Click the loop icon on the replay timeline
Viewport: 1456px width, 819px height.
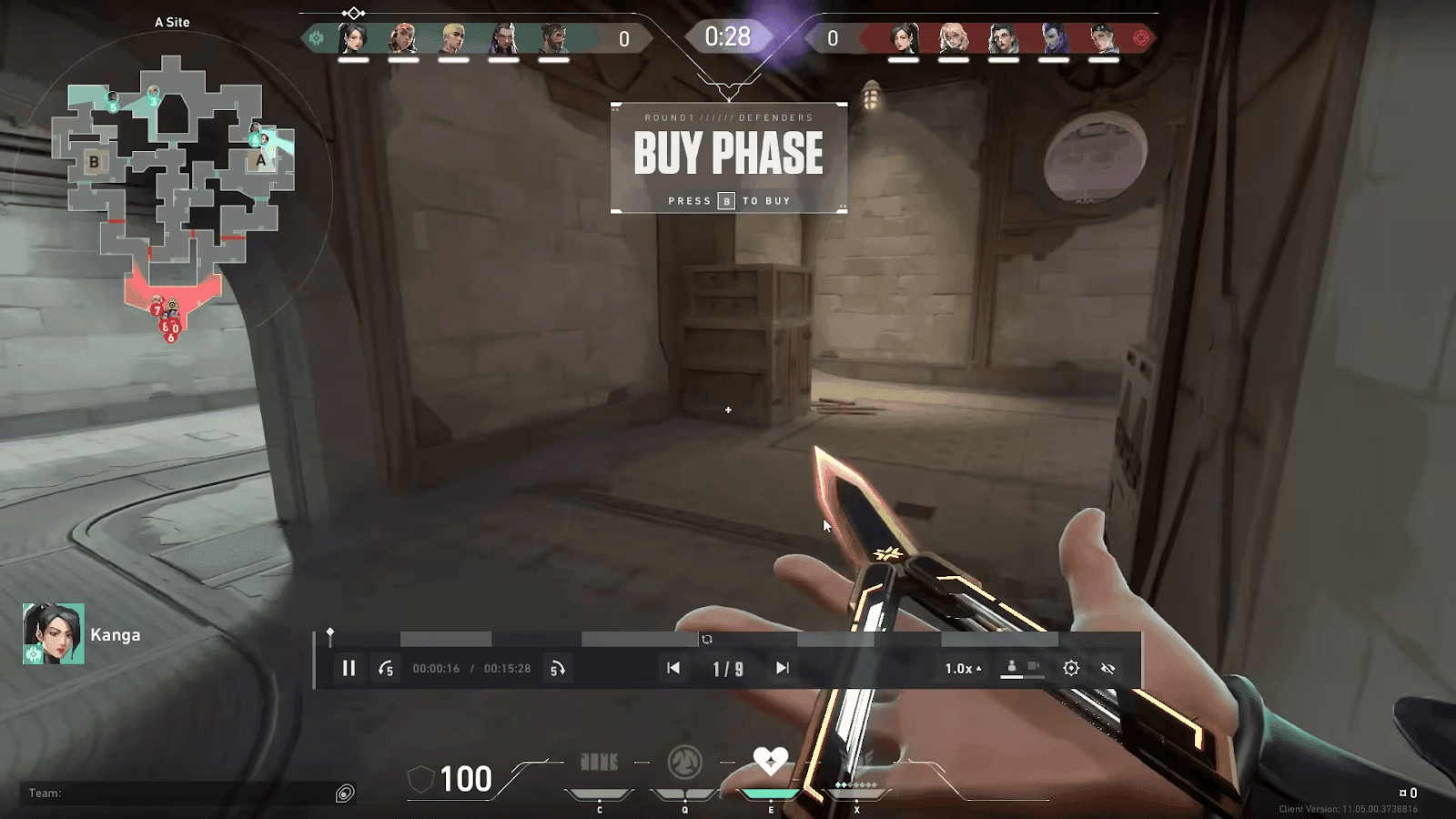(x=707, y=640)
